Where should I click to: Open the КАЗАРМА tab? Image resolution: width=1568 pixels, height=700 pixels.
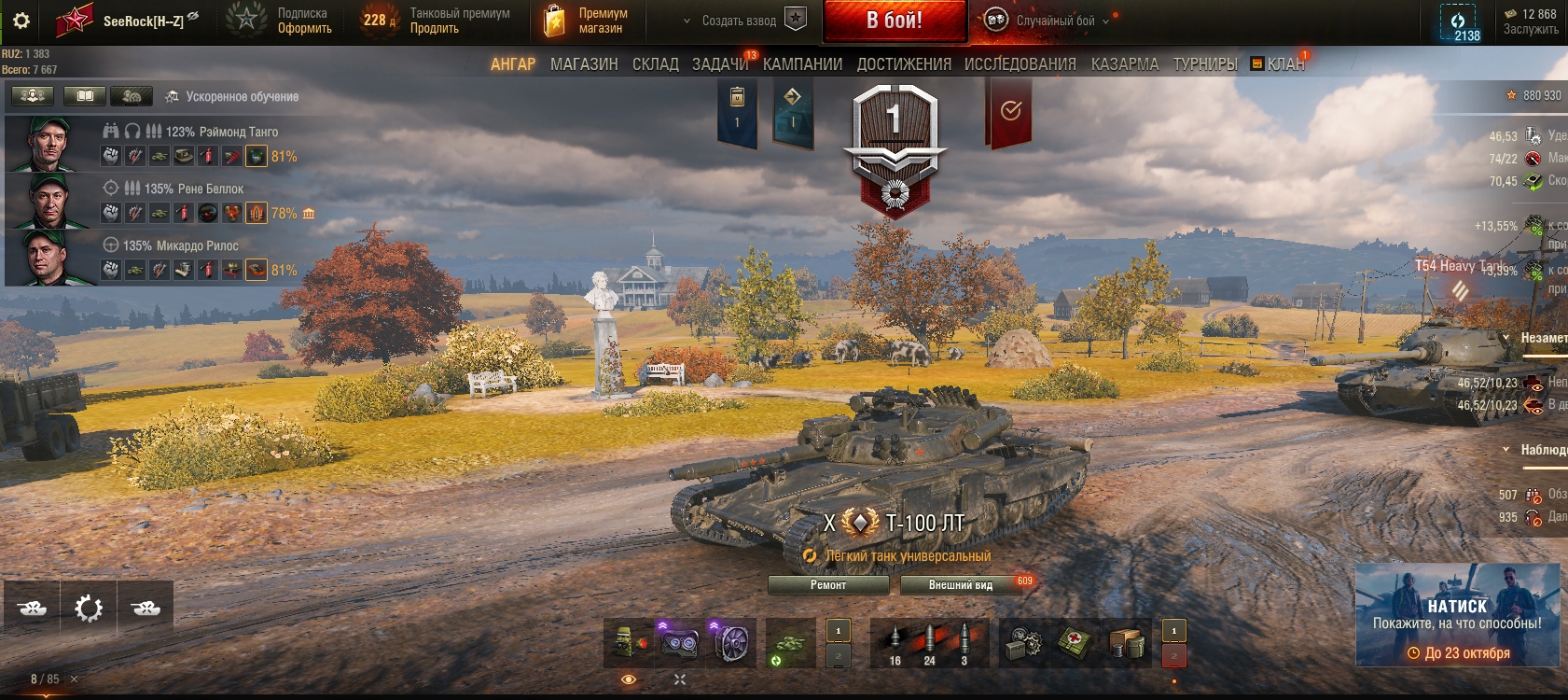[1125, 64]
